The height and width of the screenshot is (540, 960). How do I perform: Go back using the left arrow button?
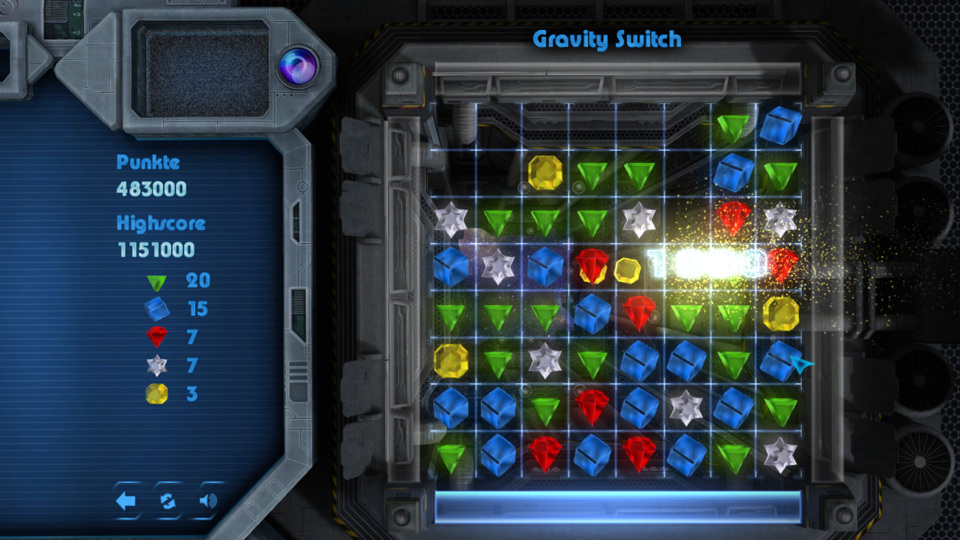[x=127, y=501]
